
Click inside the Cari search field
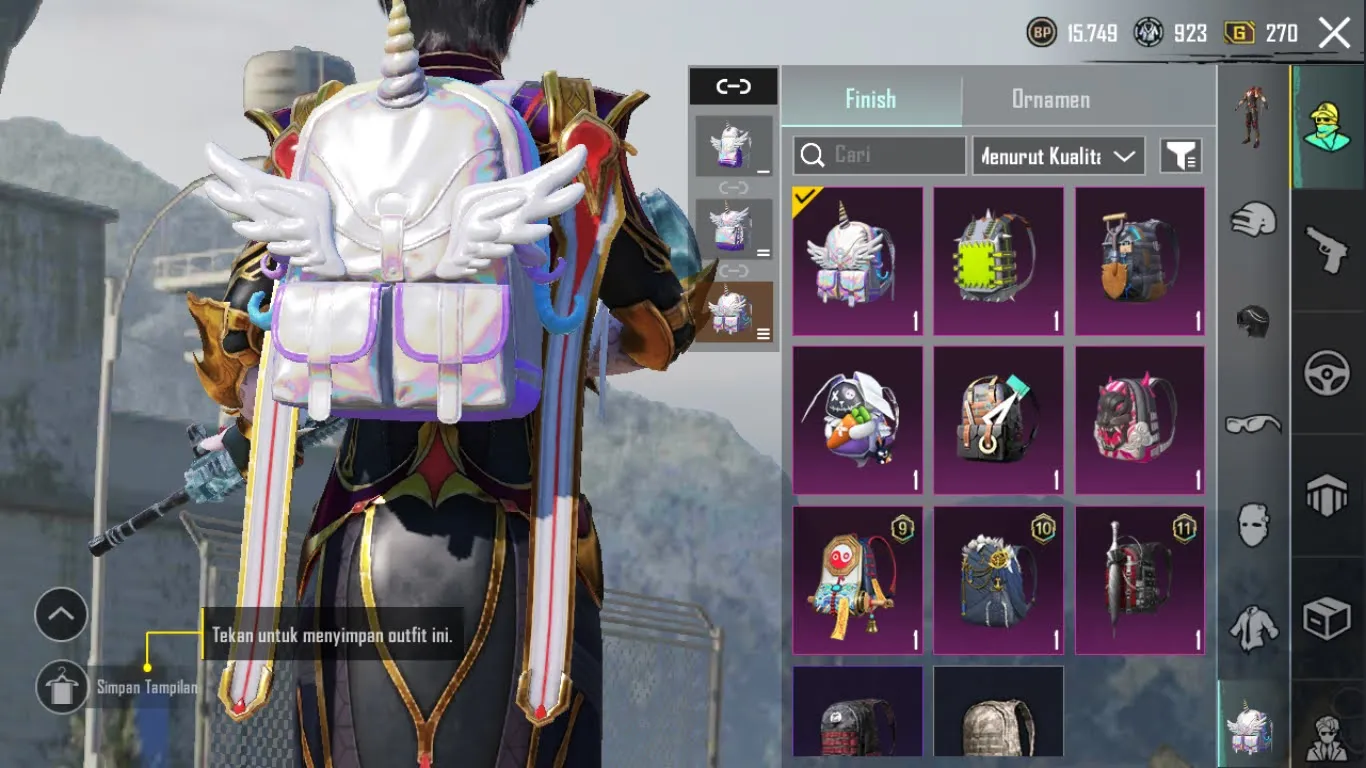tap(890, 155)
